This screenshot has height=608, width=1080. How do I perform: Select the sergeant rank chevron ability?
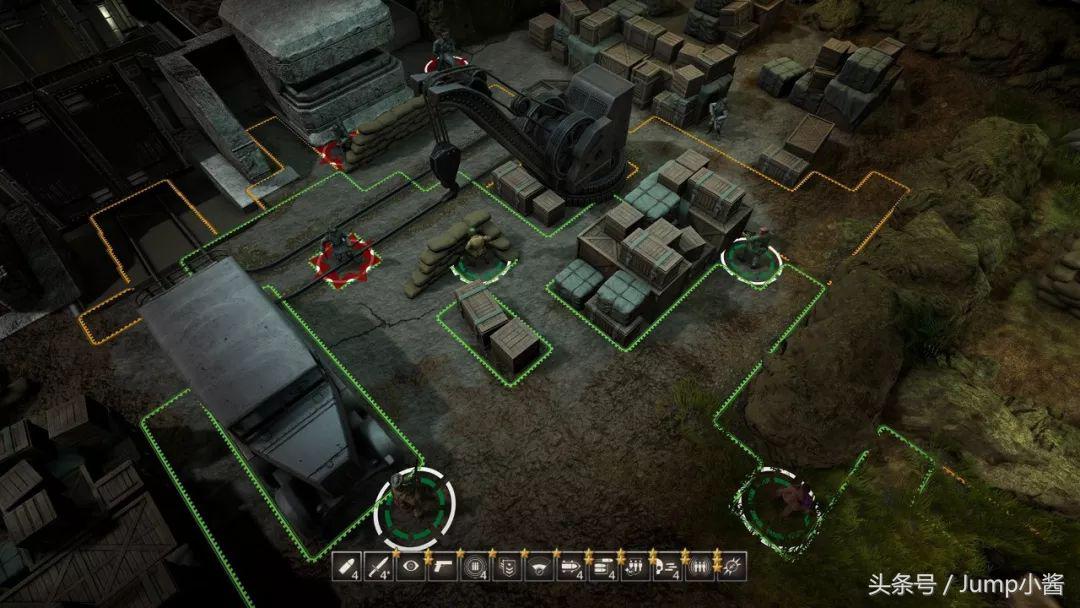pos(508,567)
